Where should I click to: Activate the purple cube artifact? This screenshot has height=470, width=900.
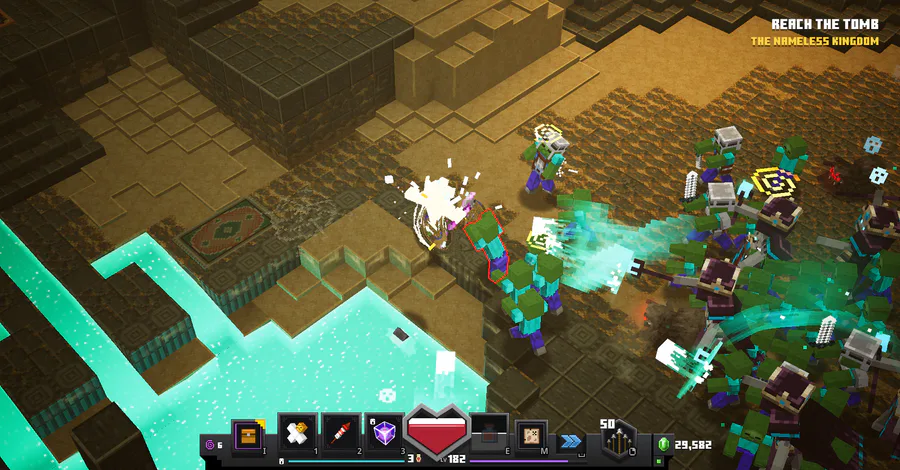point(384,432)
